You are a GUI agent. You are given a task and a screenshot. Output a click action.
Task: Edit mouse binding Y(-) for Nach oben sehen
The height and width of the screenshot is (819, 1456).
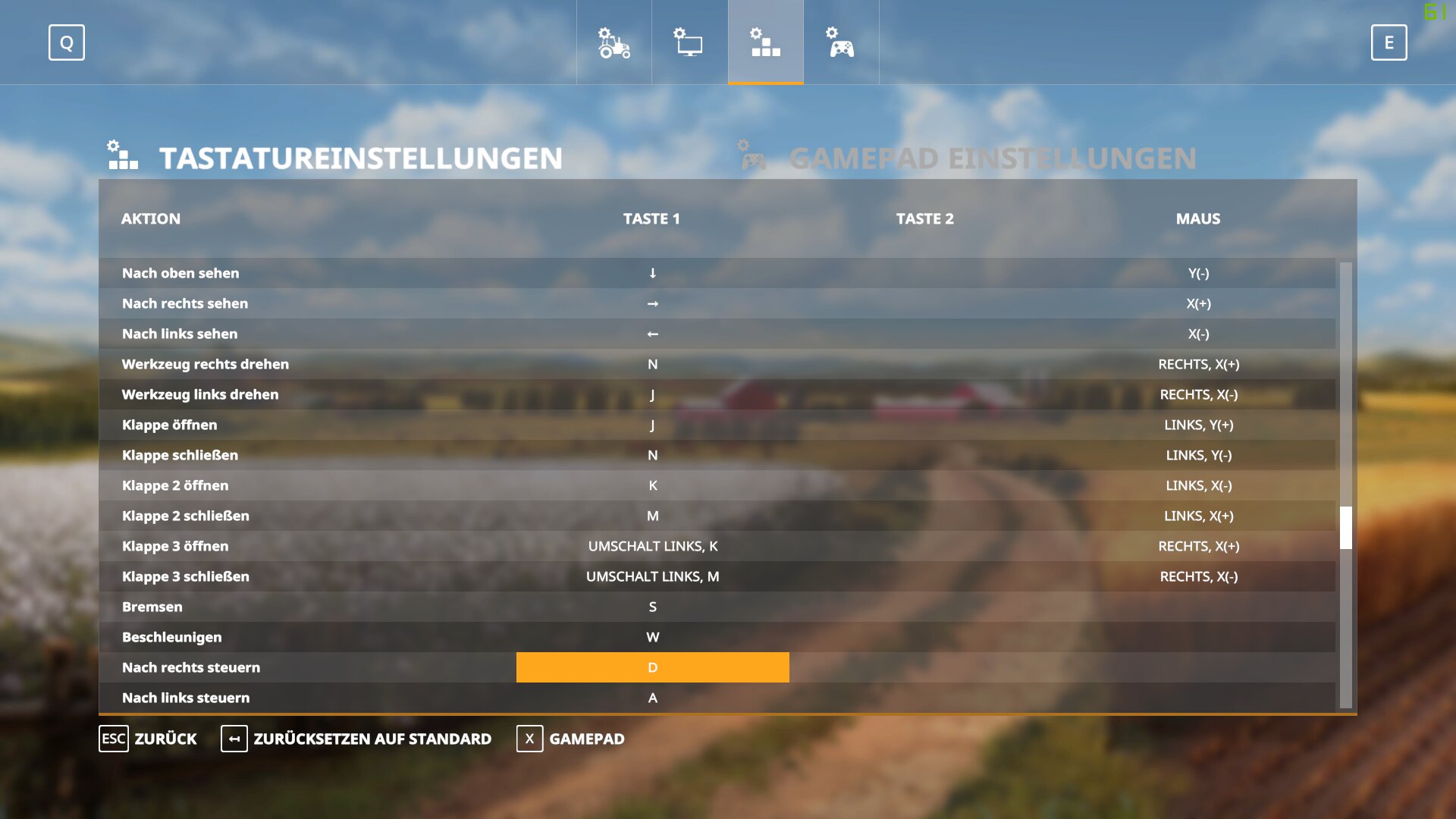click(1198, 273)
